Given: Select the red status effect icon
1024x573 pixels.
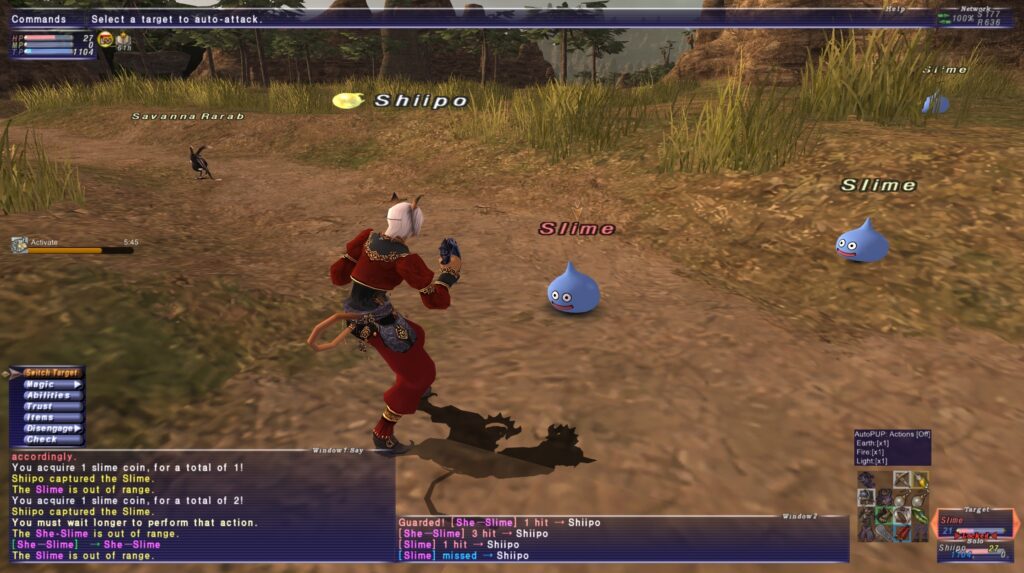Looking at the screenshot, I should pyautogui.click(x=105, y=39).
